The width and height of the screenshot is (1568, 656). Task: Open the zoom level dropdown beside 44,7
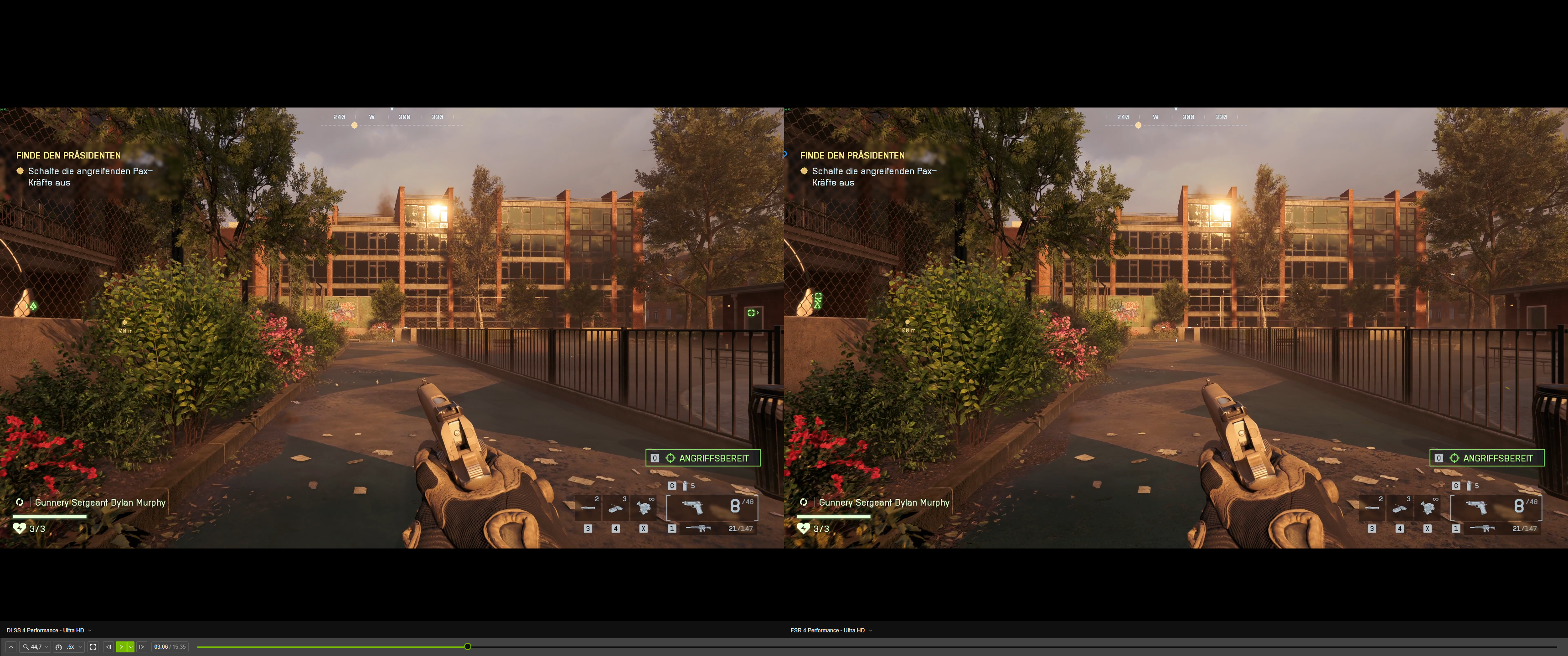(46, 647)
